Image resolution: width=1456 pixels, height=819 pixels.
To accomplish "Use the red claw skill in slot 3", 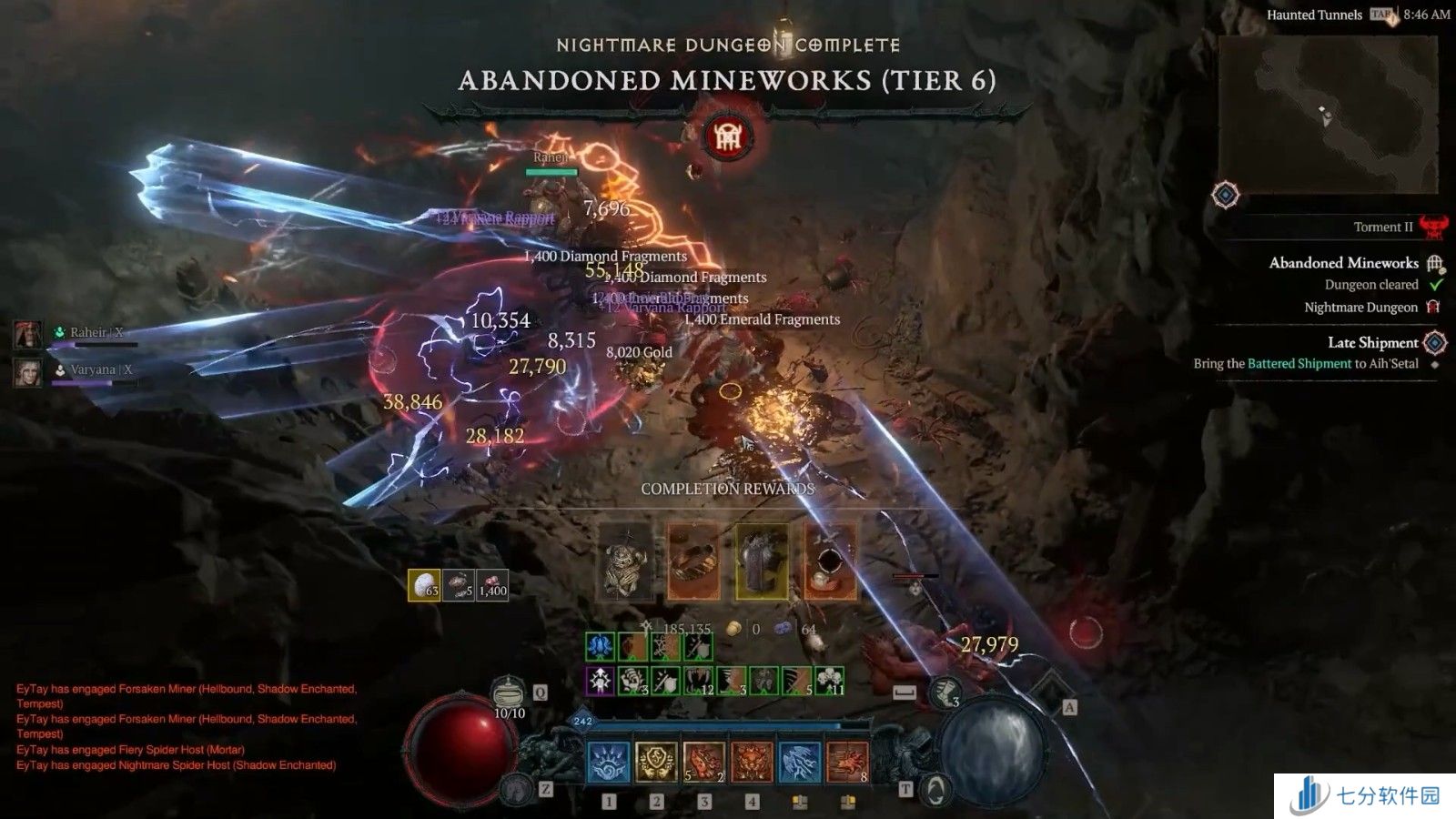I will point(703,762).
